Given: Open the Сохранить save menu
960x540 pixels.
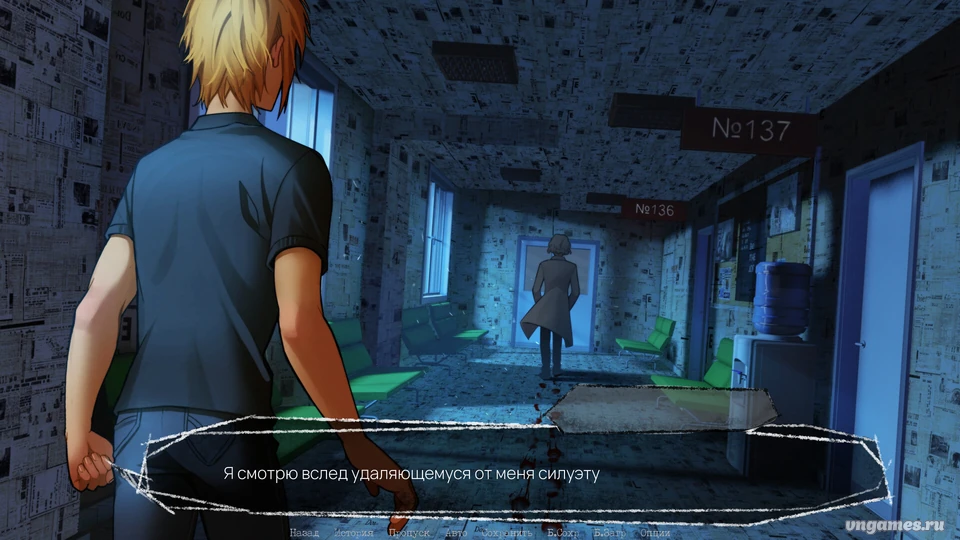Looking at the screenshot, I should click(x=504, y=532).
